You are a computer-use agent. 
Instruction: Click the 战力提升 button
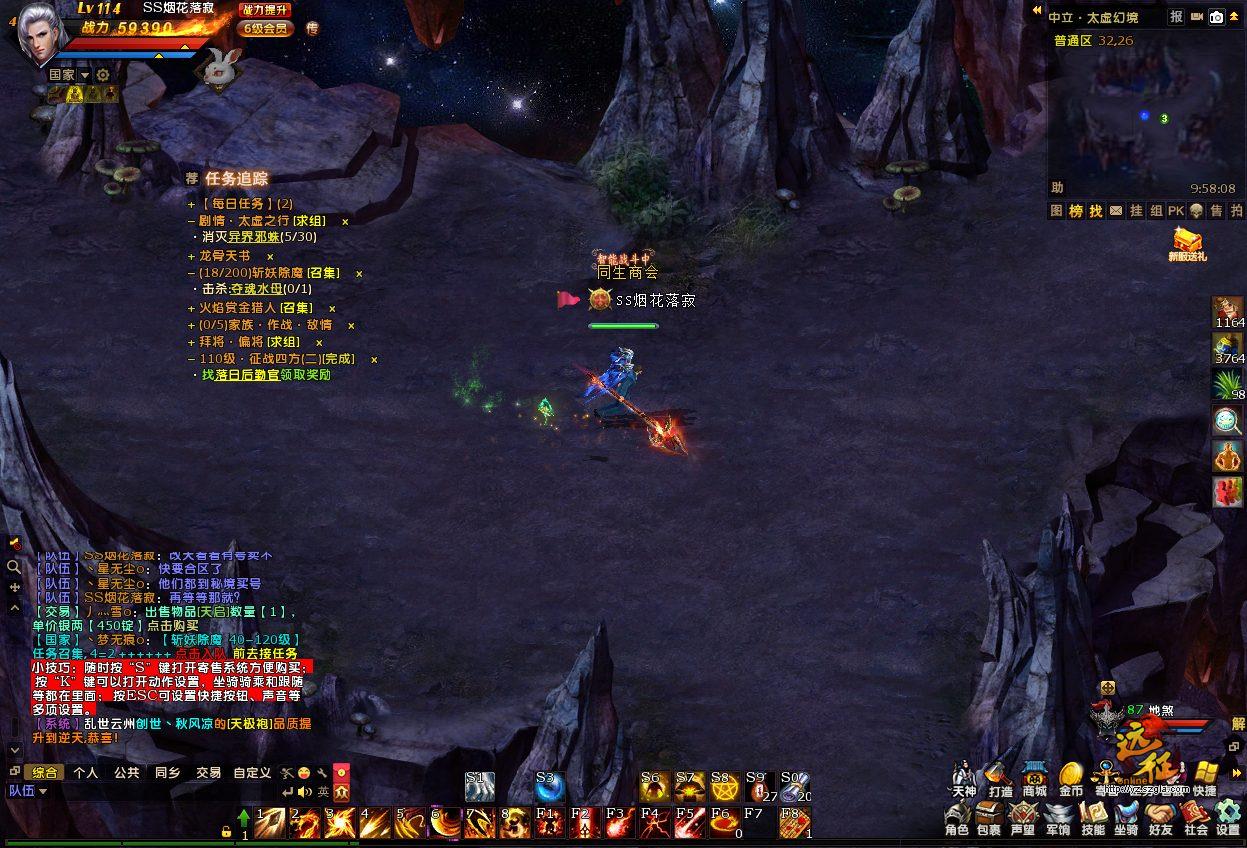265,10
